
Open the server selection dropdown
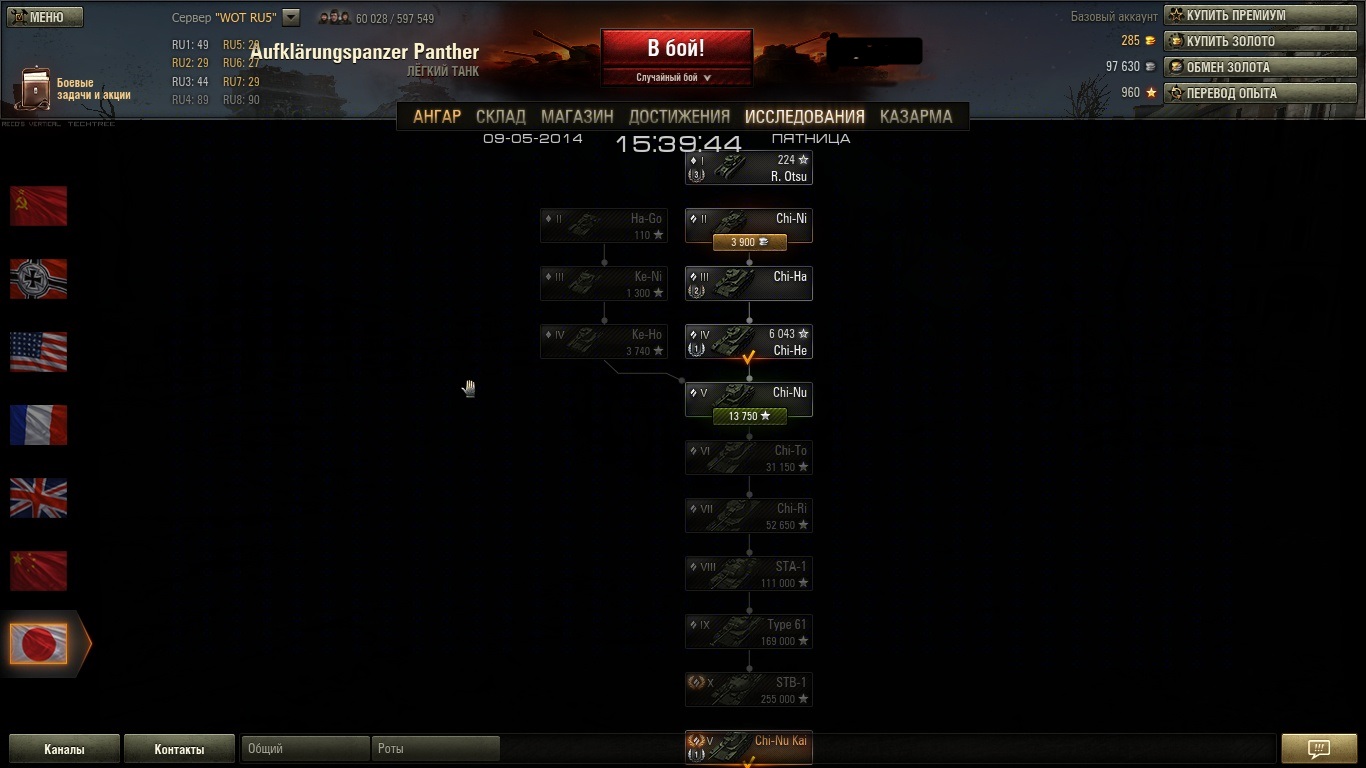tap(291, 17)
